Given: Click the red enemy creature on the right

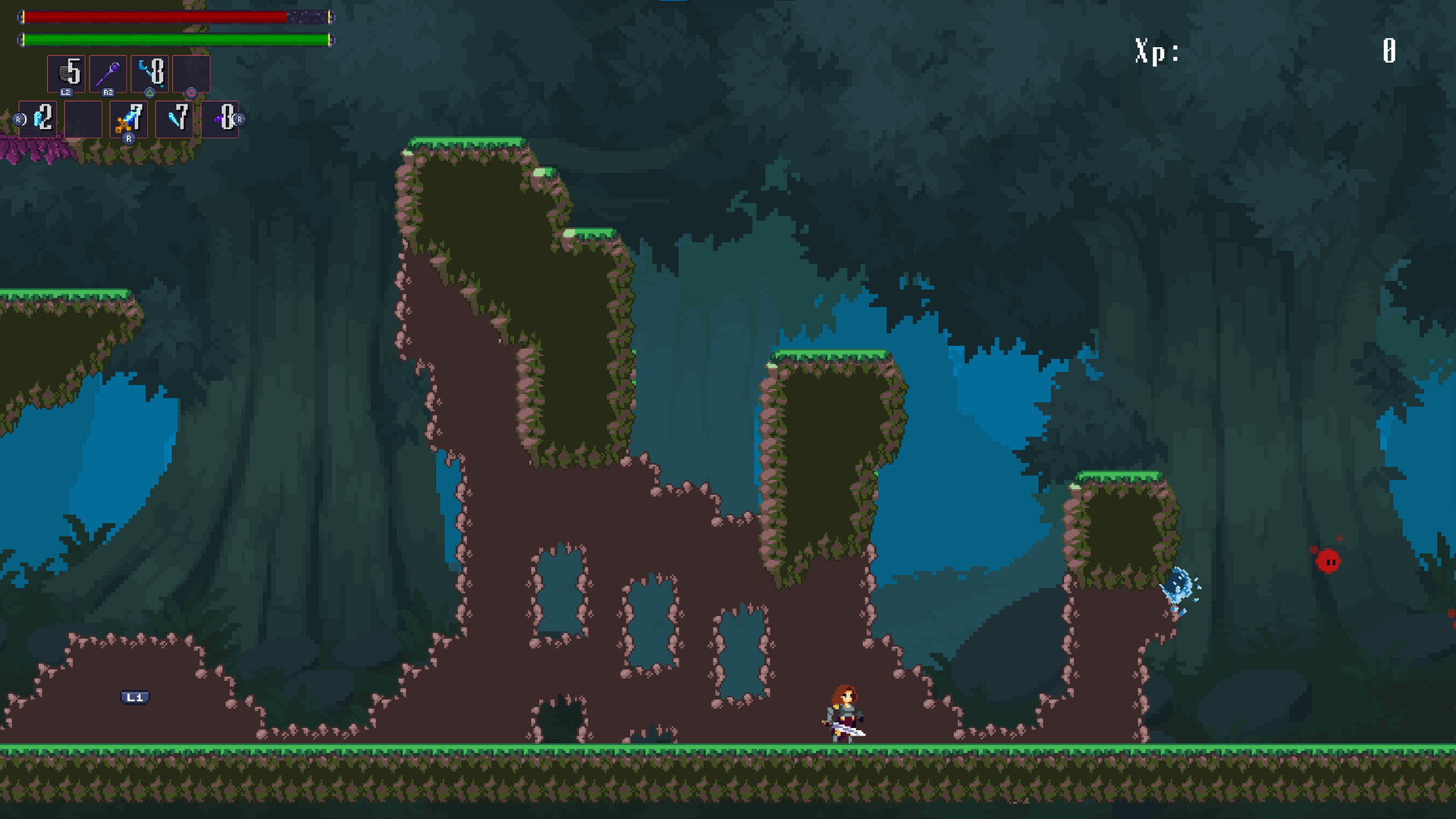Looking at the screenshot, I should 1327,562.
